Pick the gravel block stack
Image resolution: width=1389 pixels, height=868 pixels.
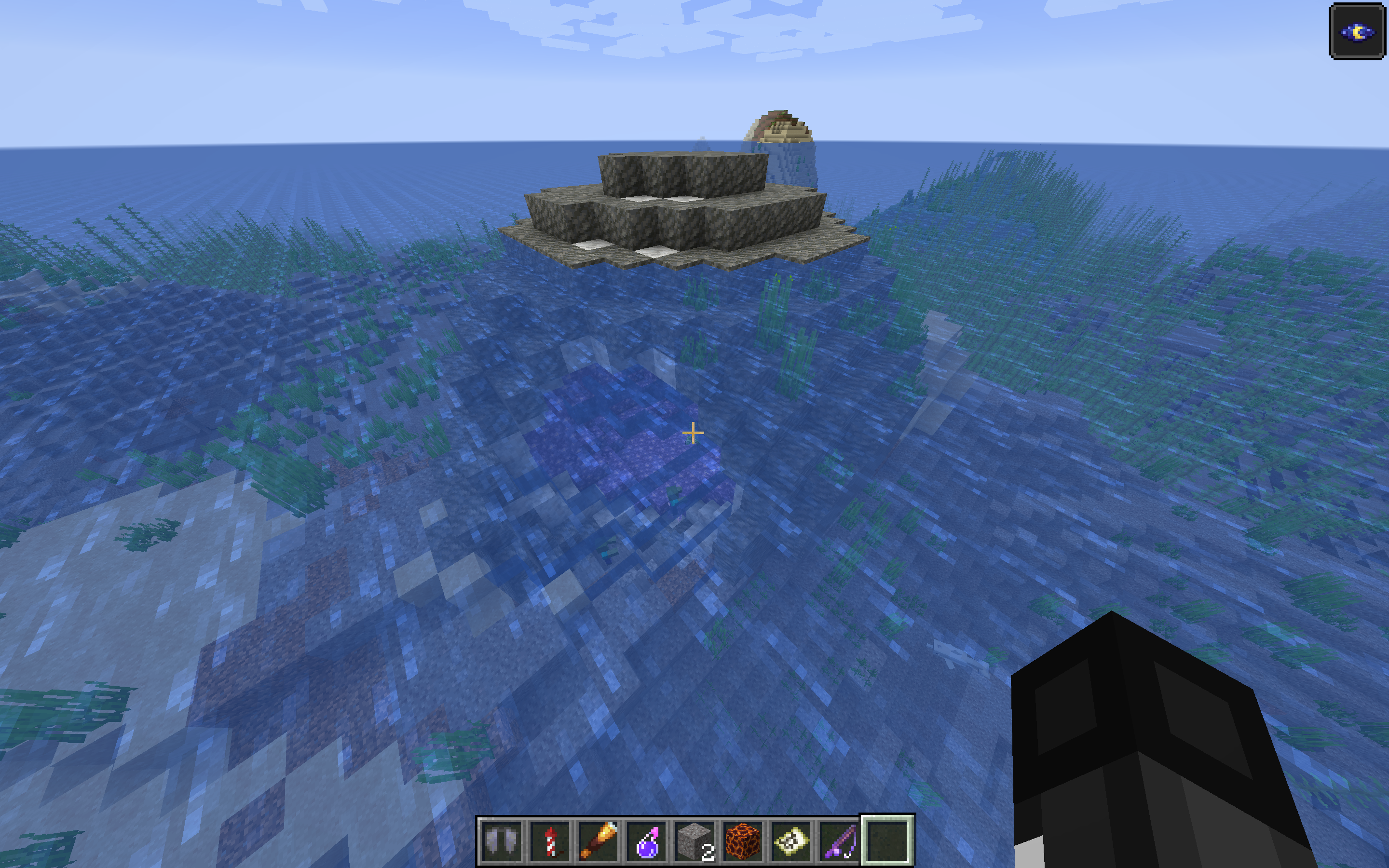pyautogui.click(x=695, y=841)
